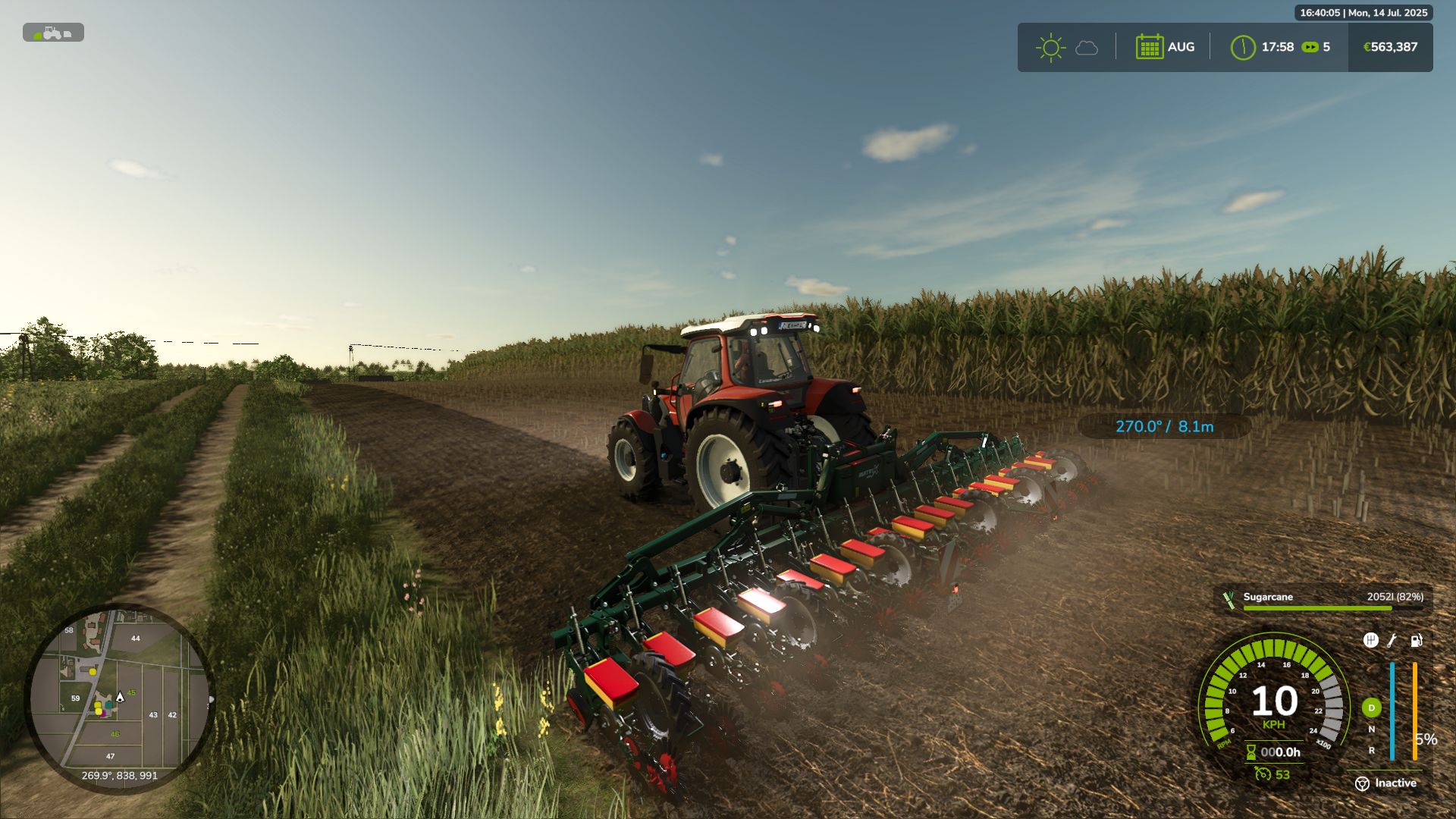
Task: Select gear position D
Action: coord(1371,706)
